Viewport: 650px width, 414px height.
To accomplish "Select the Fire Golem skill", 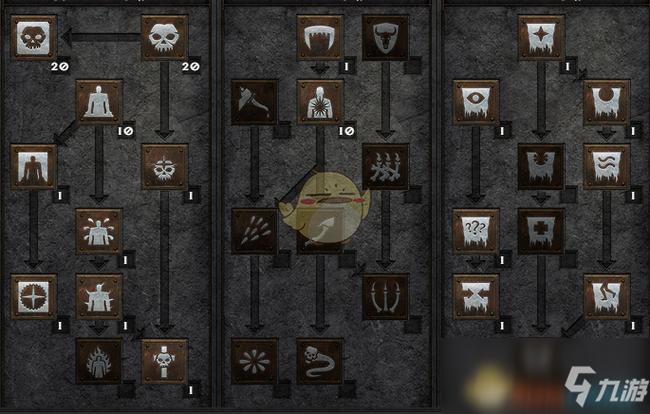I will (100, 361).
